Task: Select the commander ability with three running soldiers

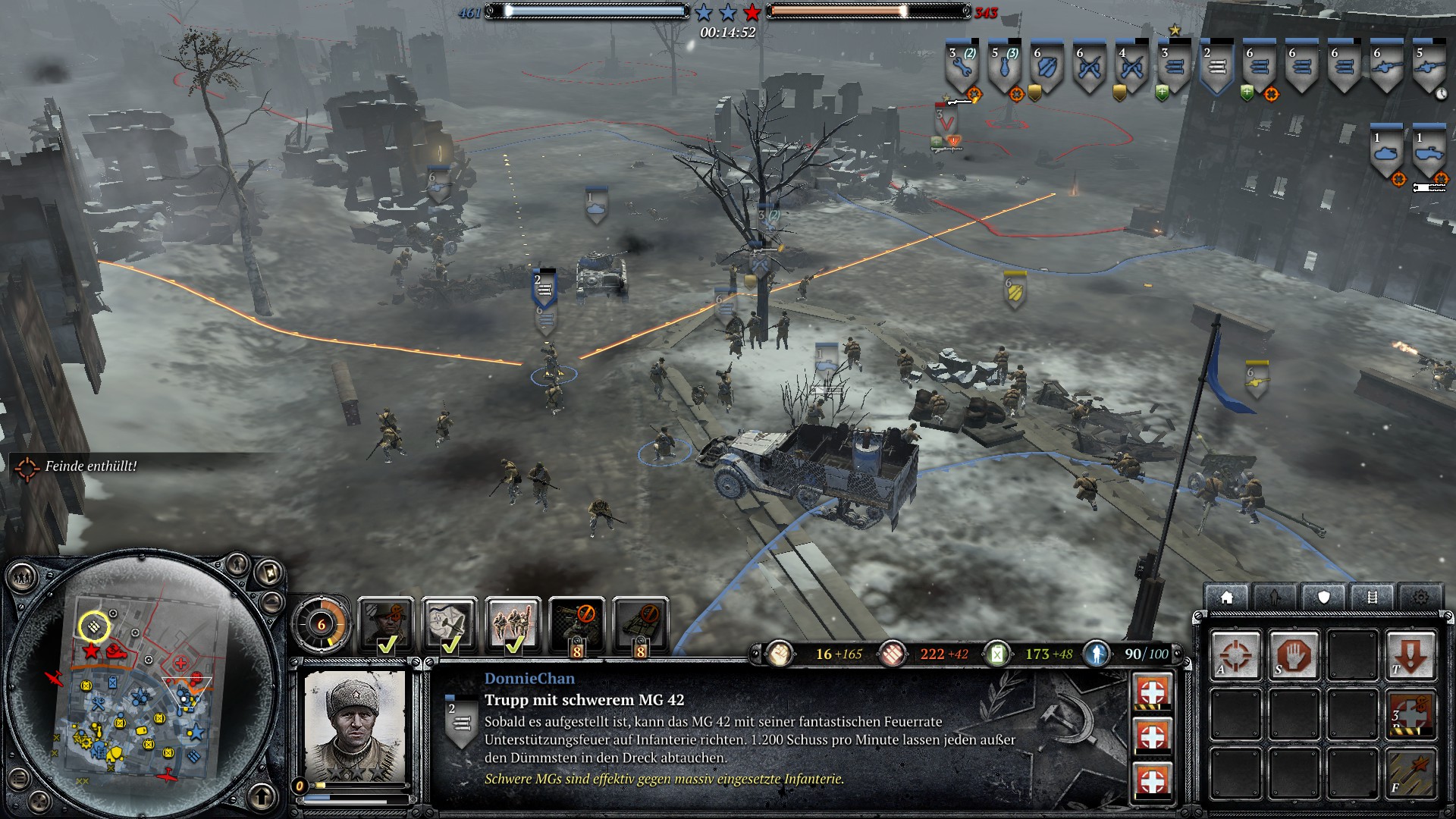Action: coord(513,623)
